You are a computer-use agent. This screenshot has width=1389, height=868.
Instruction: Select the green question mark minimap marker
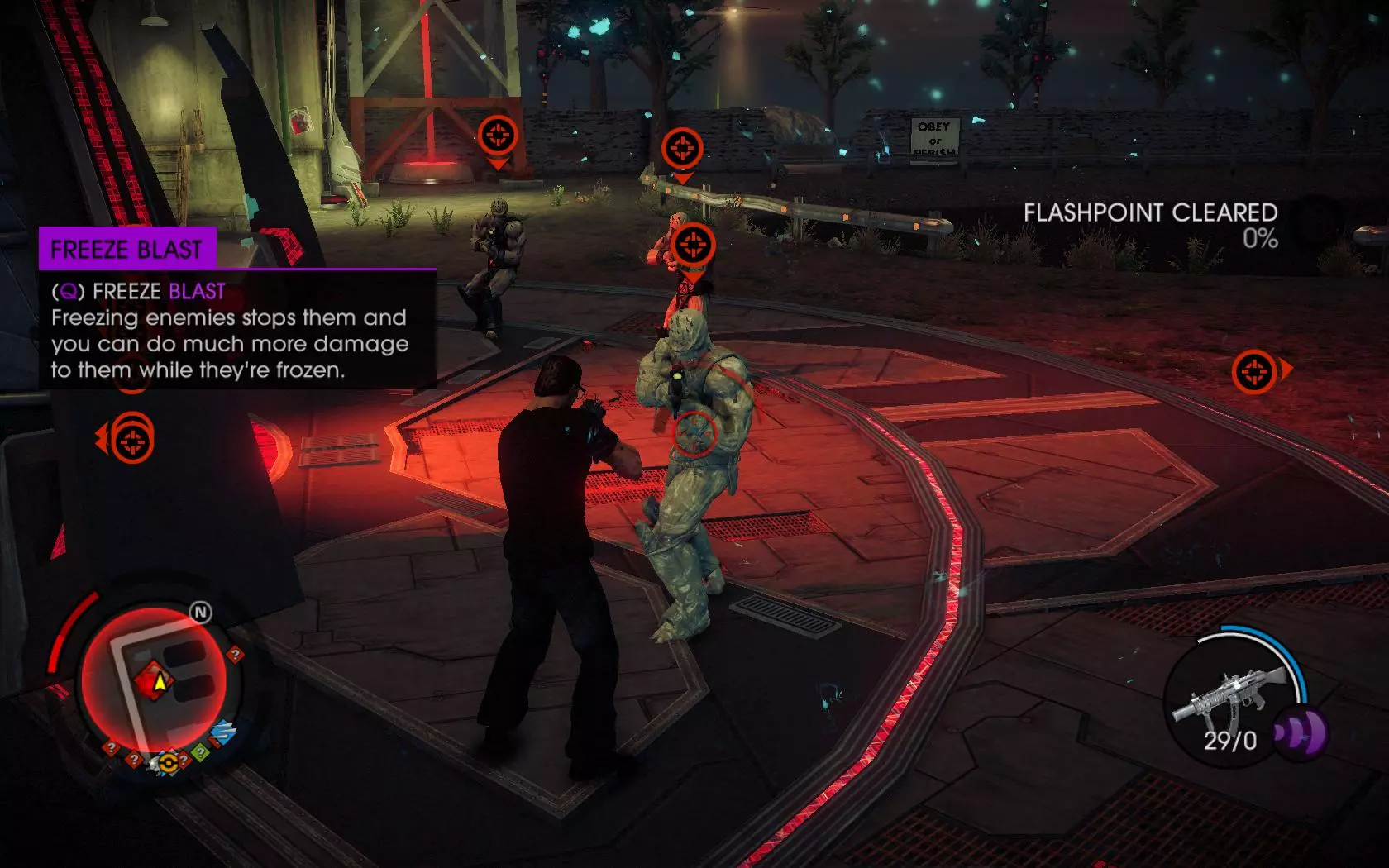(x=199, y=751)
